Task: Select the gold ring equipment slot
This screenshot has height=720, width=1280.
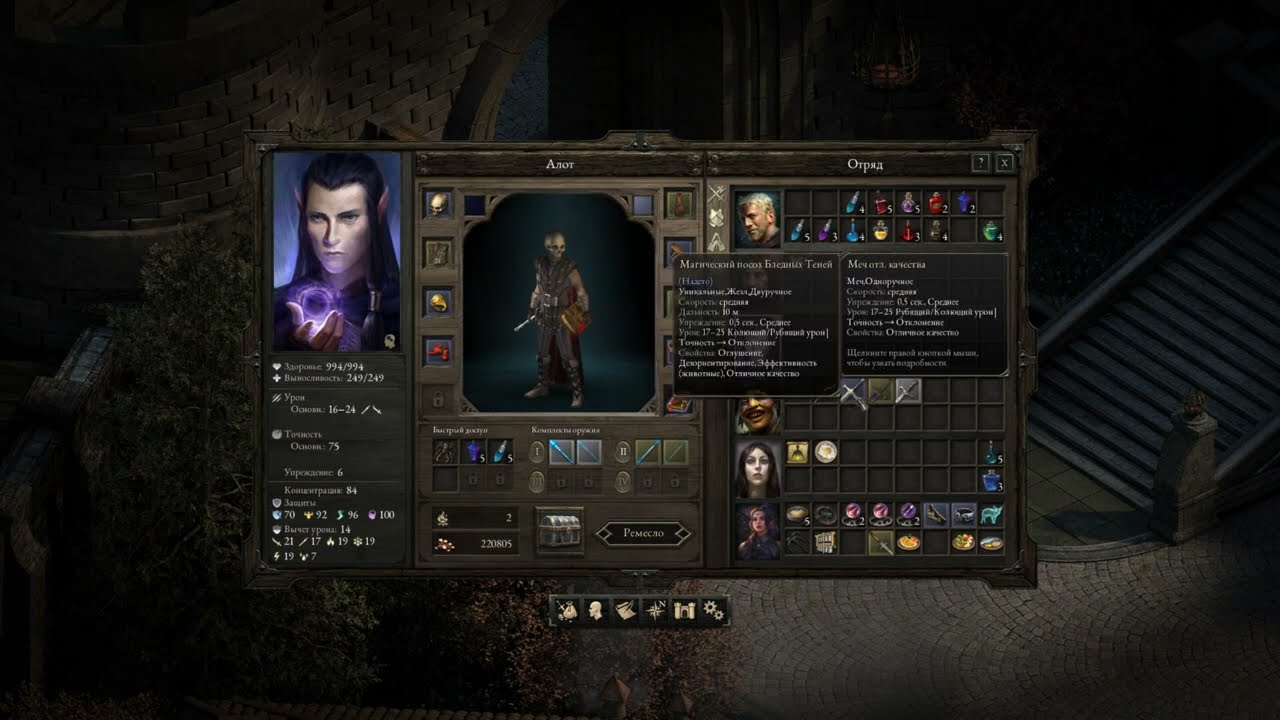Action: click(x=438, y=301)
